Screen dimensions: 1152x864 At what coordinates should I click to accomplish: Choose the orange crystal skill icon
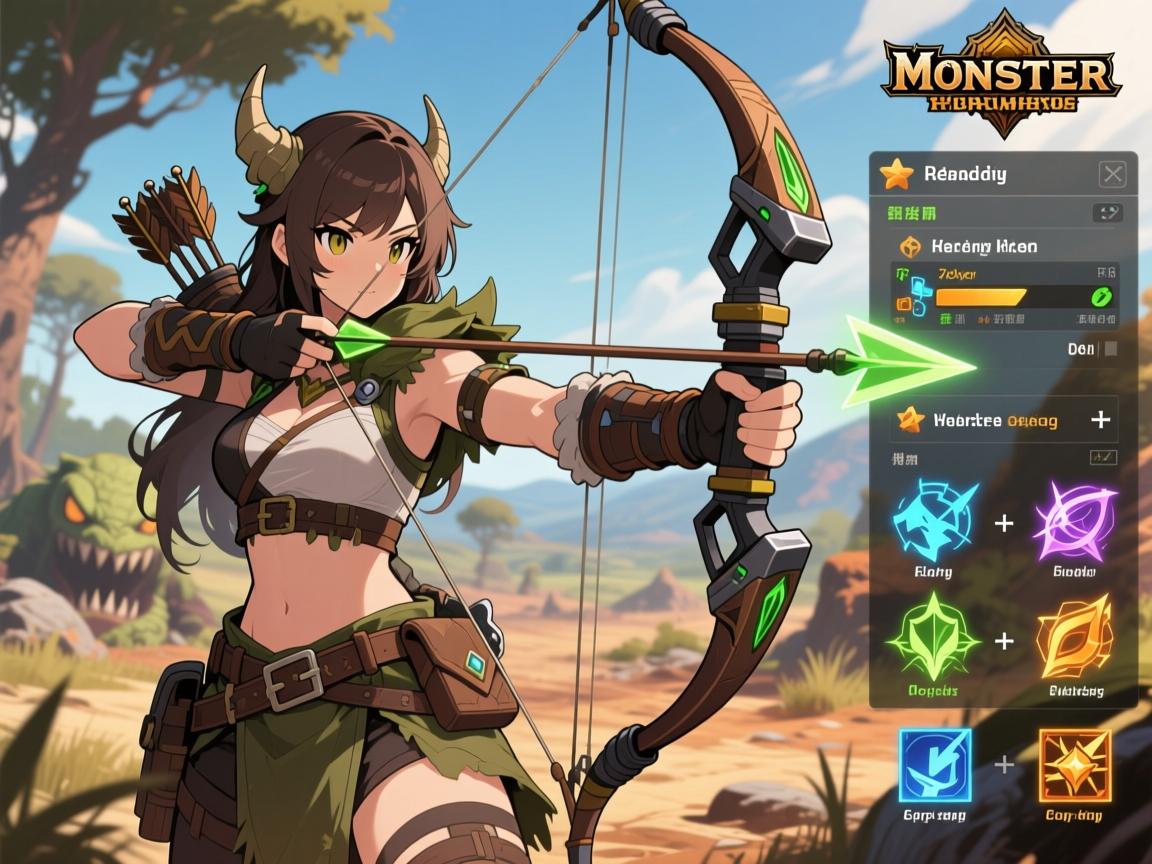(1073, 638)
